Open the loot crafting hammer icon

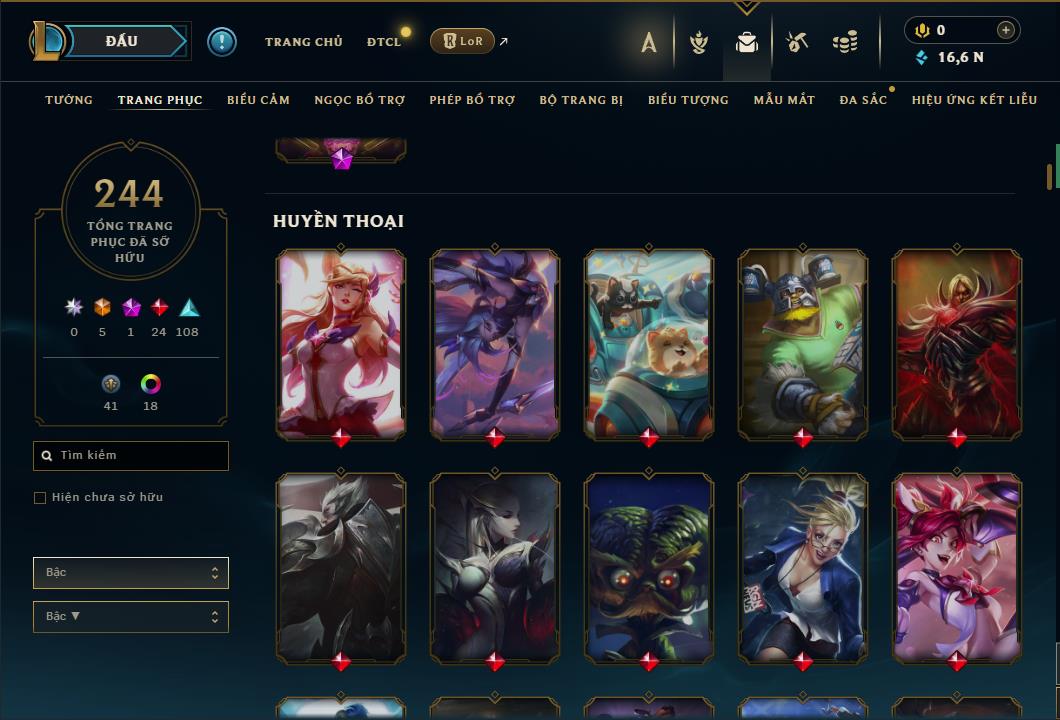[x=796, y=42]
